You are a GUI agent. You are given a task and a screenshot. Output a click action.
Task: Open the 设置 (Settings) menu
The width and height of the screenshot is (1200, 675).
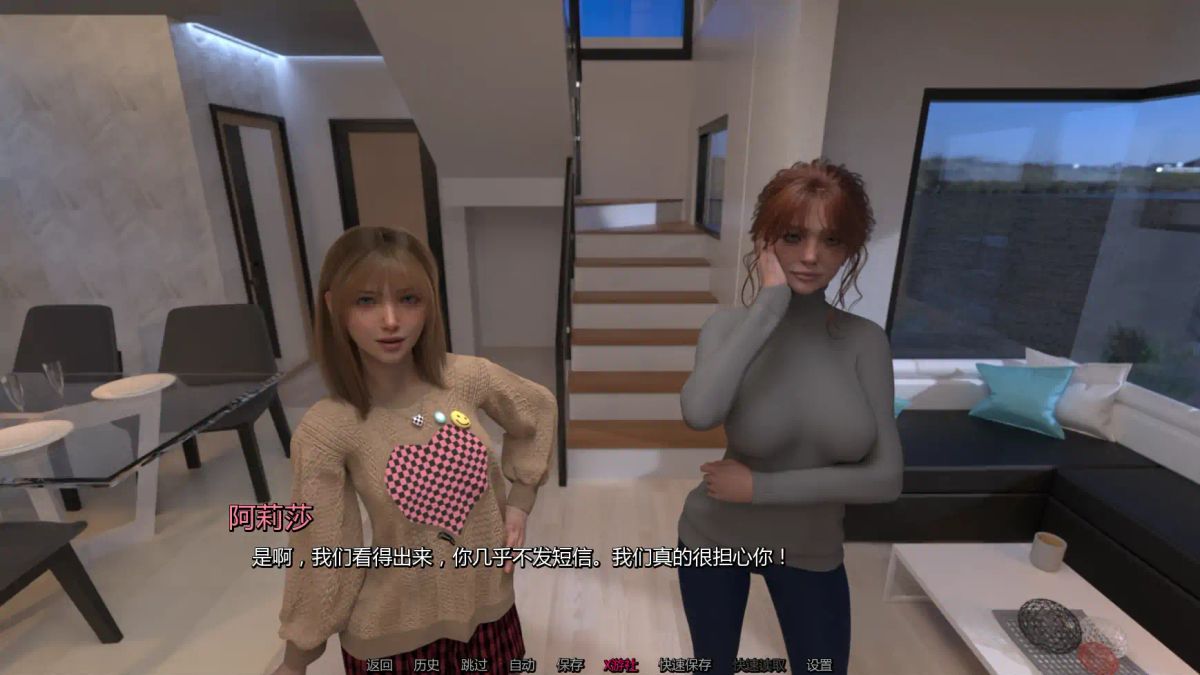[x=819, y=665]
